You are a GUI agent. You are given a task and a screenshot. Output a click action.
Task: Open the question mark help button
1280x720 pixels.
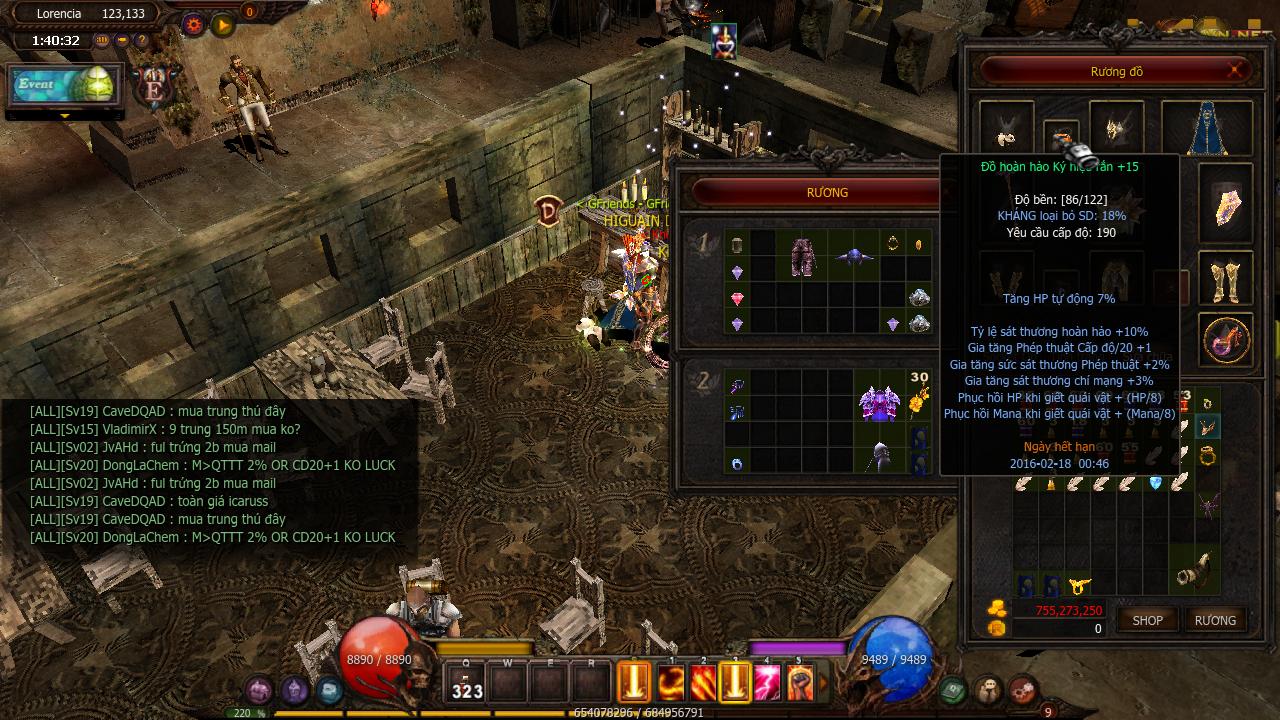pos(142,41)
